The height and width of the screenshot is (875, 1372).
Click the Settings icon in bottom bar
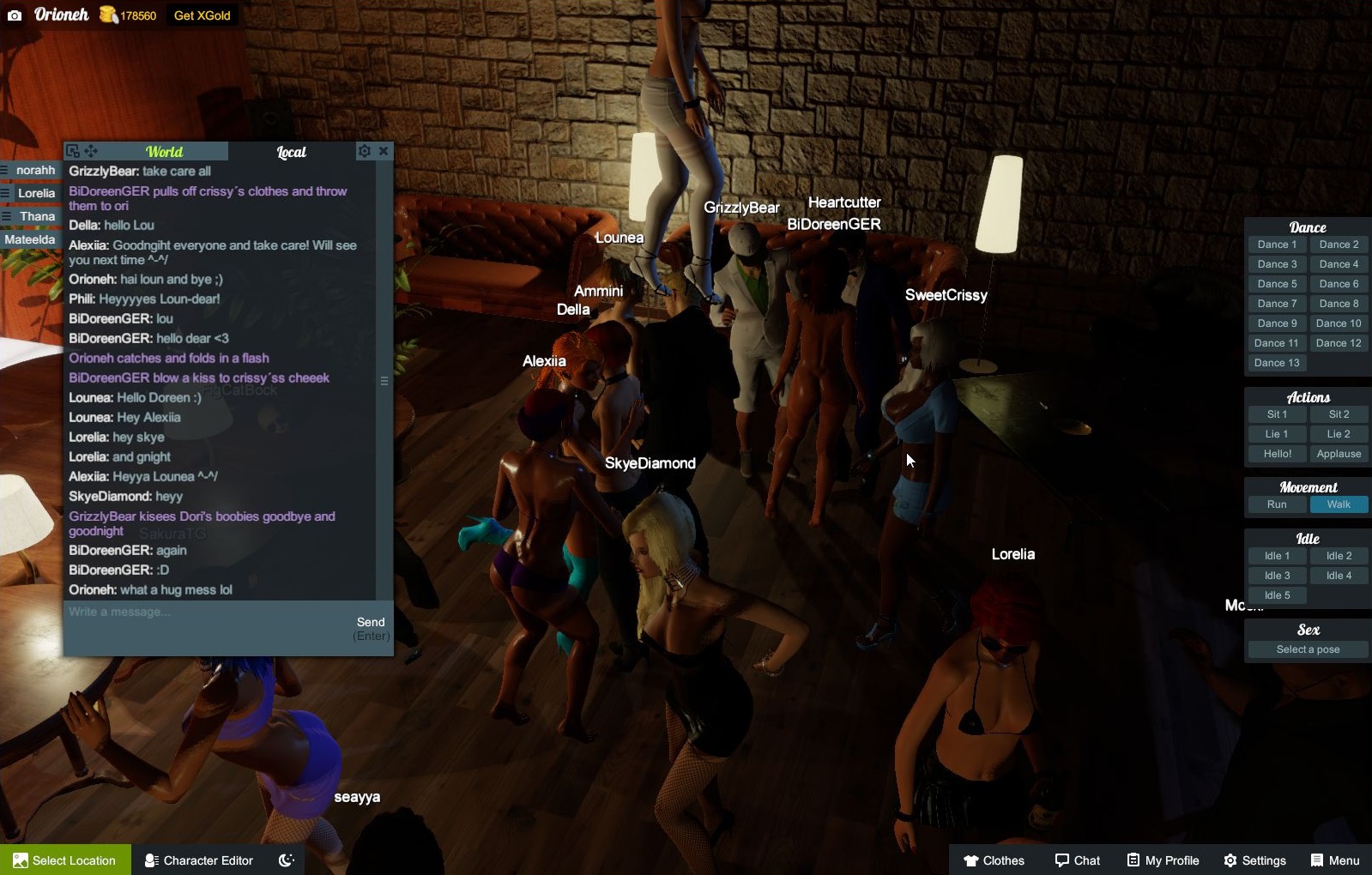coord(1233,860)
